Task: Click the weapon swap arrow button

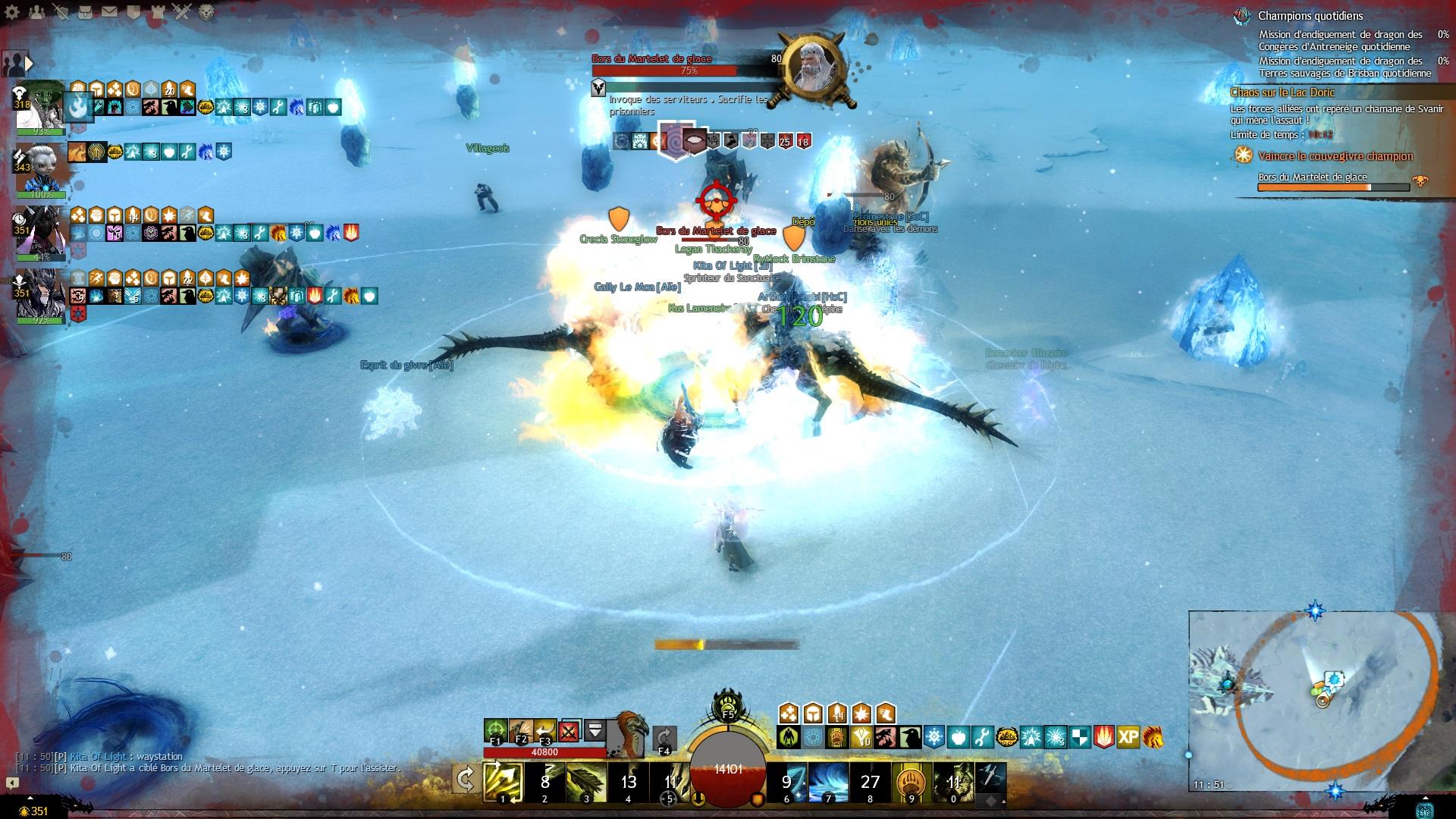Action: coord(465,780)
